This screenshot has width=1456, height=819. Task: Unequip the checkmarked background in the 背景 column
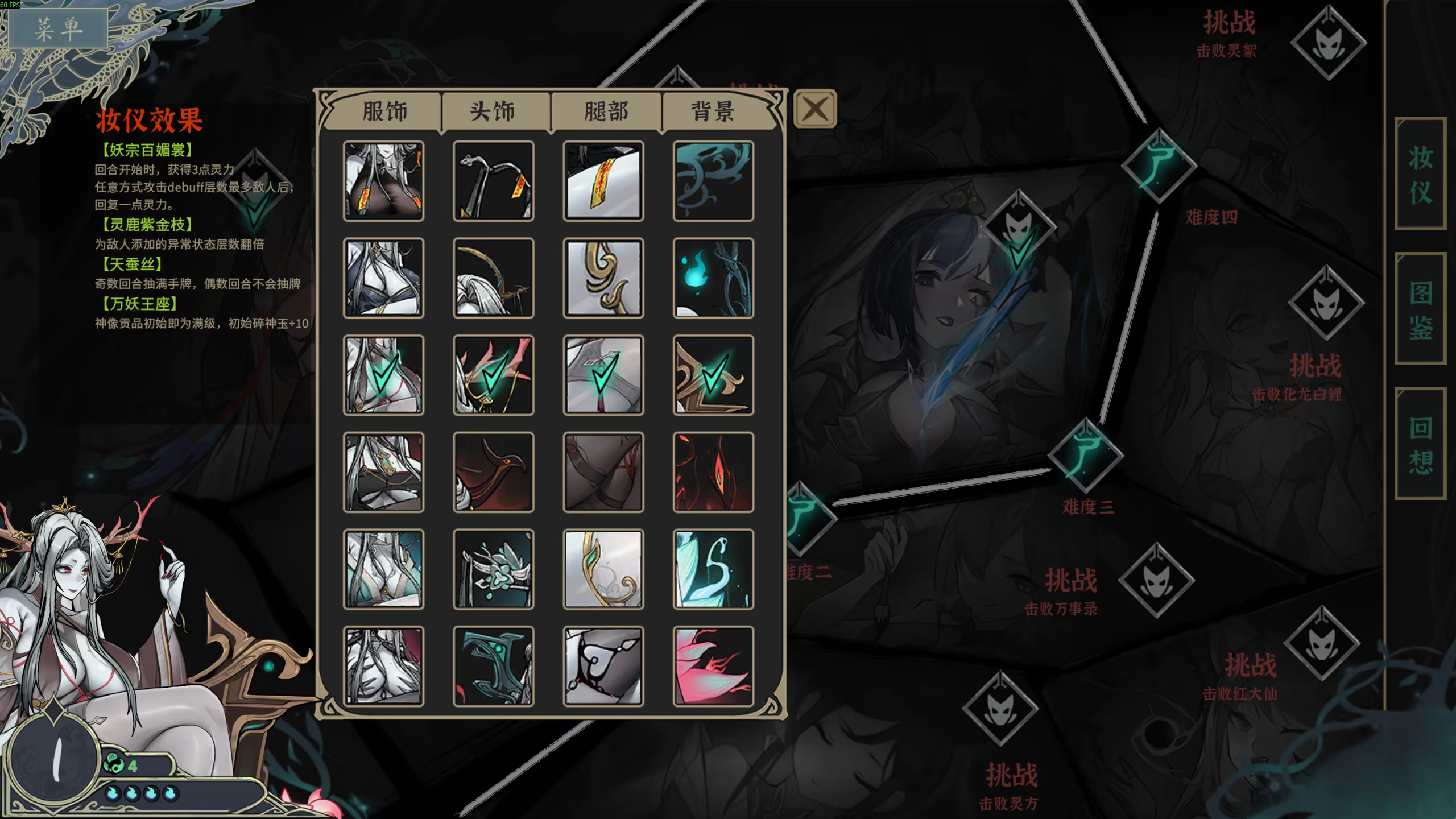pos(713,375)
